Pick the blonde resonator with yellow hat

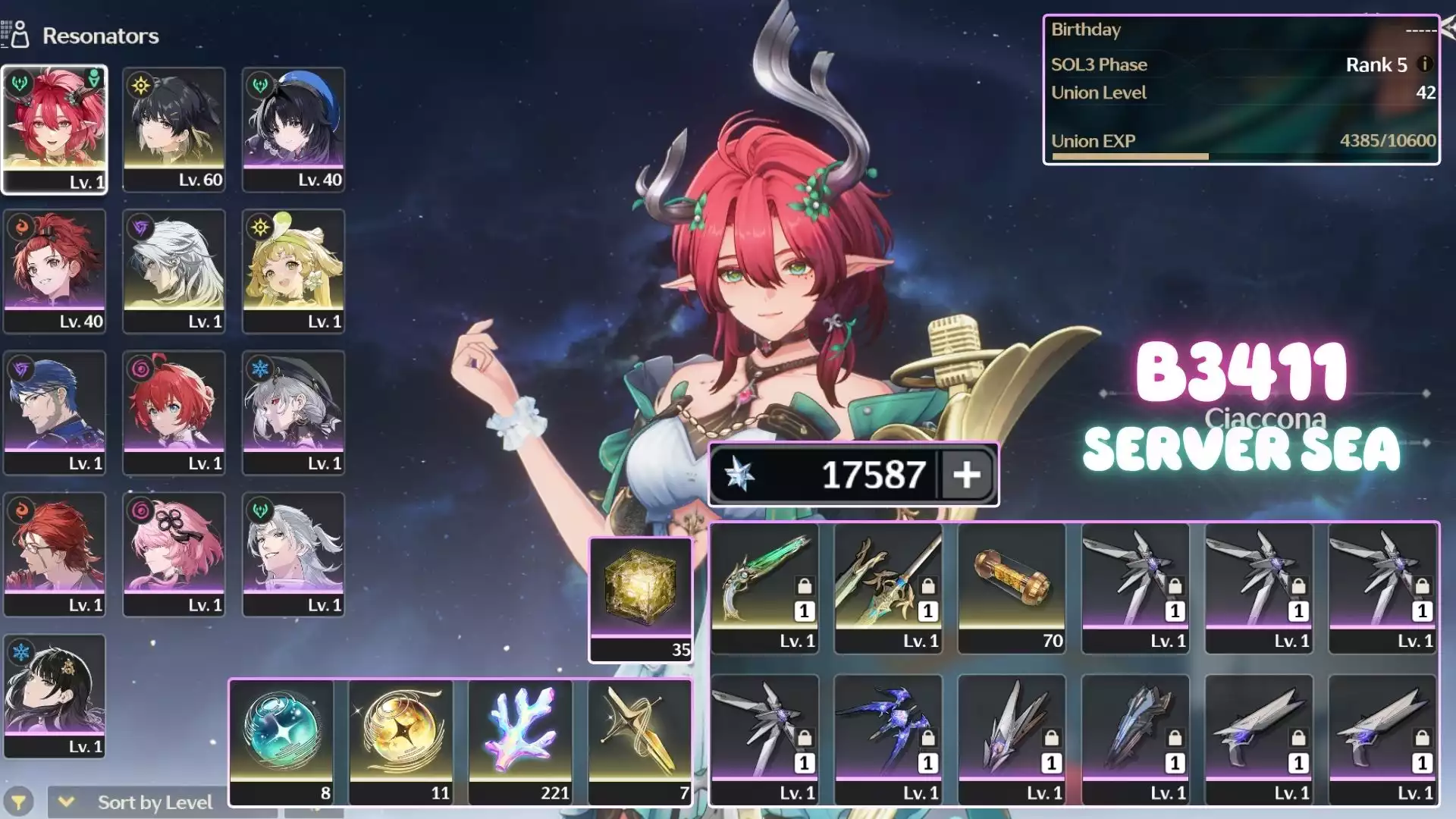tap(293, 271)
